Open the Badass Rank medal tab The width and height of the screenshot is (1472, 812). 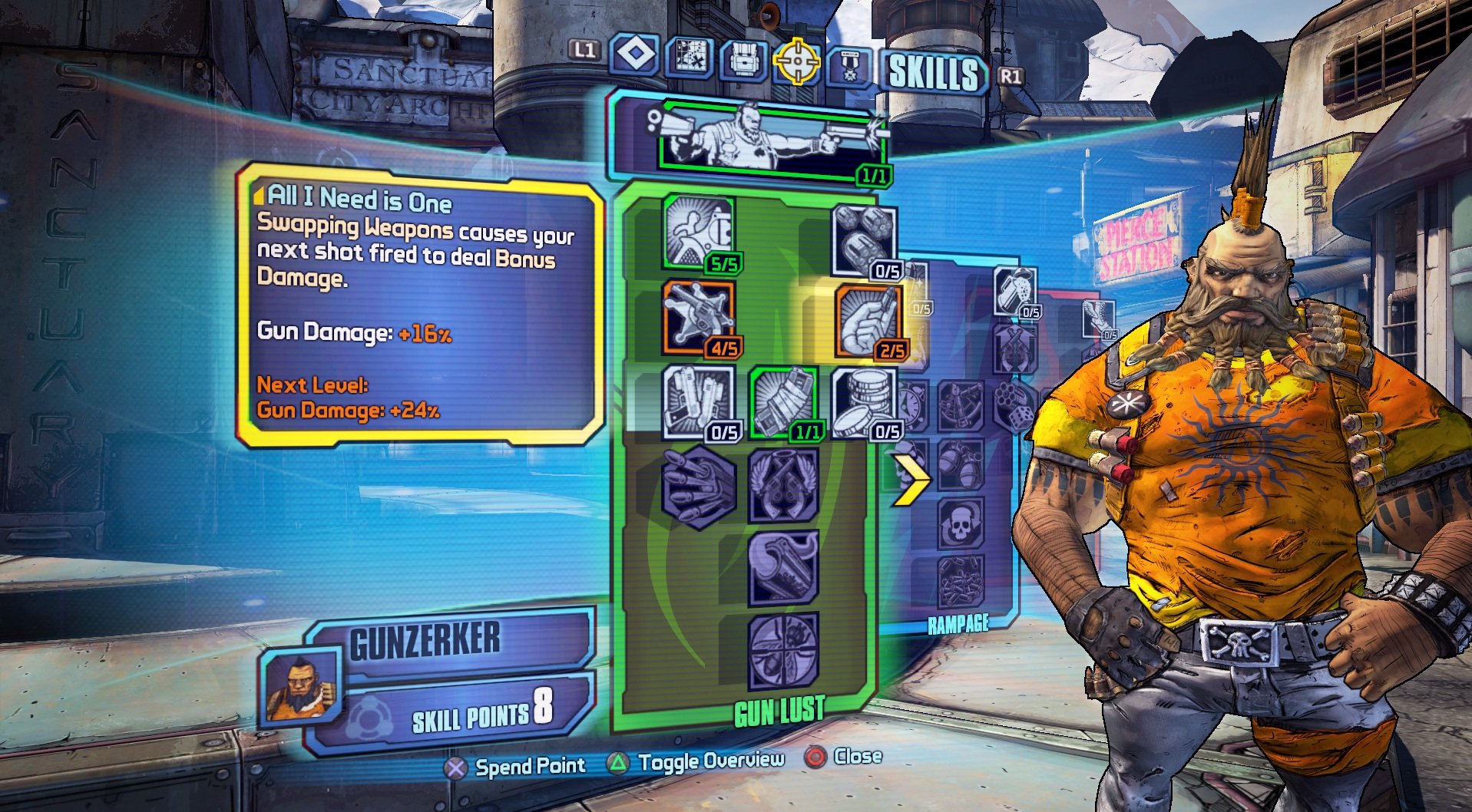850,64
